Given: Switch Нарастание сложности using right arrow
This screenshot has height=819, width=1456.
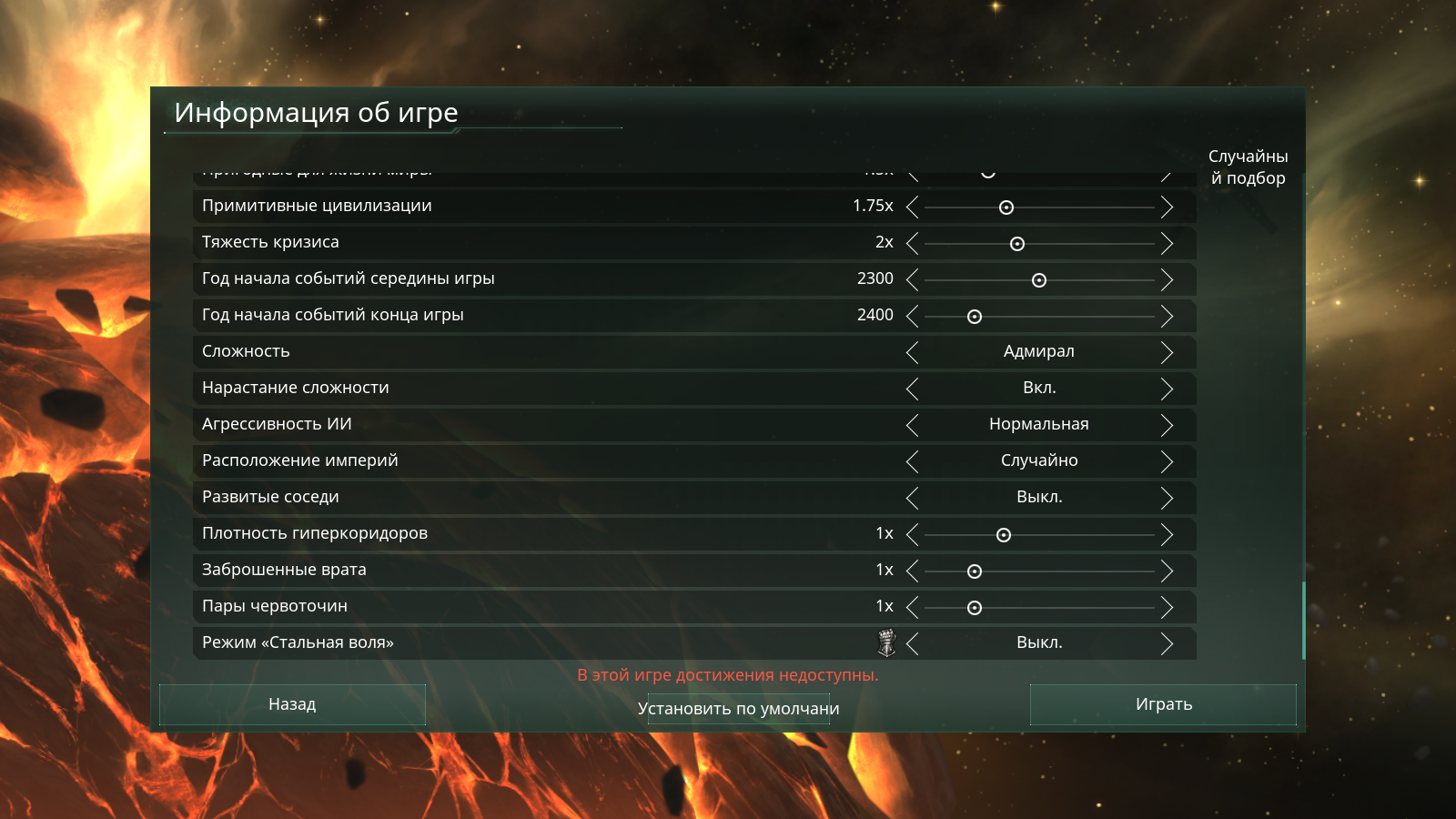Looking at the screenshot, I should pyautogui.click(x=1167, y=389).
